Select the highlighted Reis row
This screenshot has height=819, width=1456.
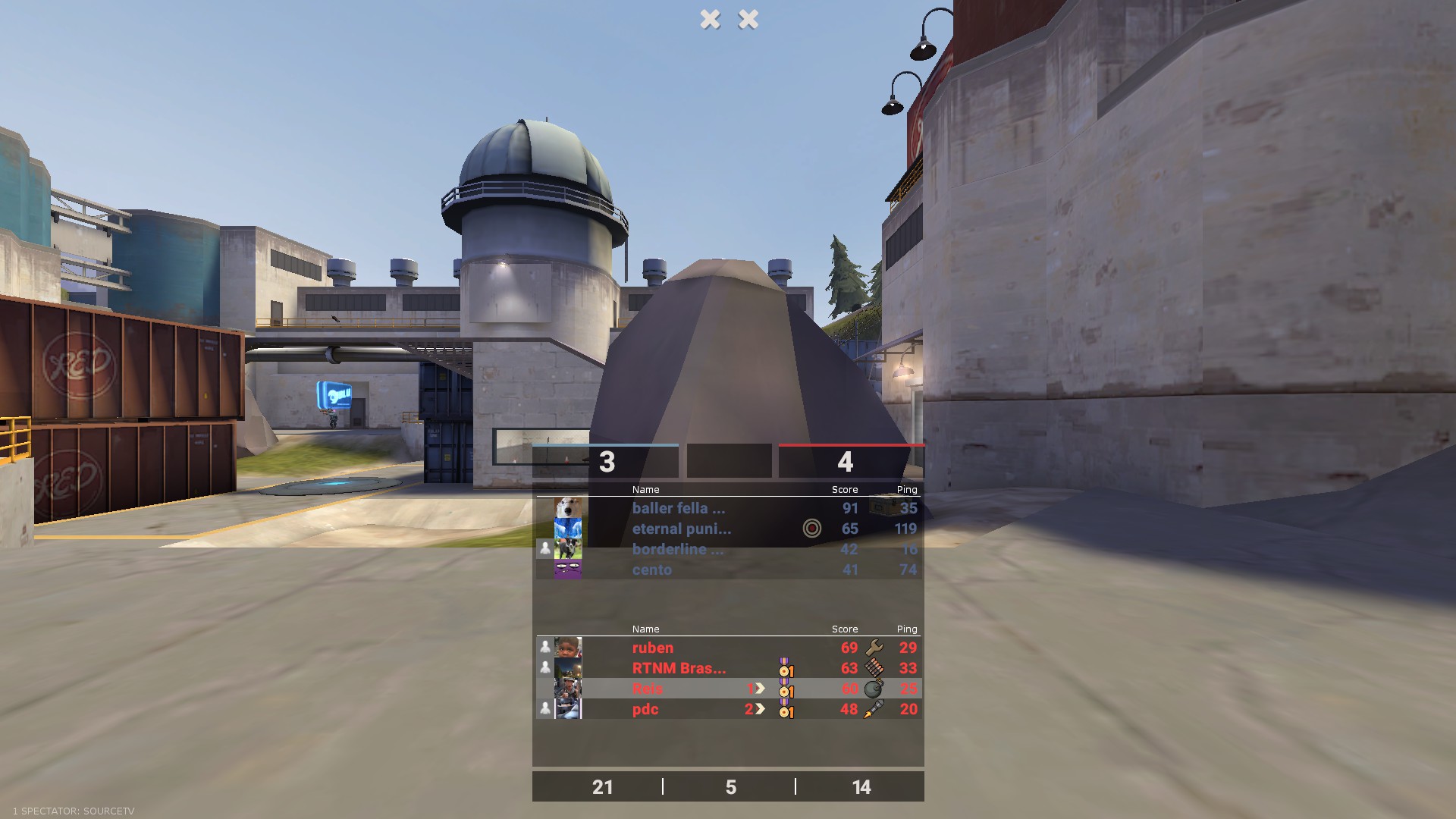pos(648,689)
